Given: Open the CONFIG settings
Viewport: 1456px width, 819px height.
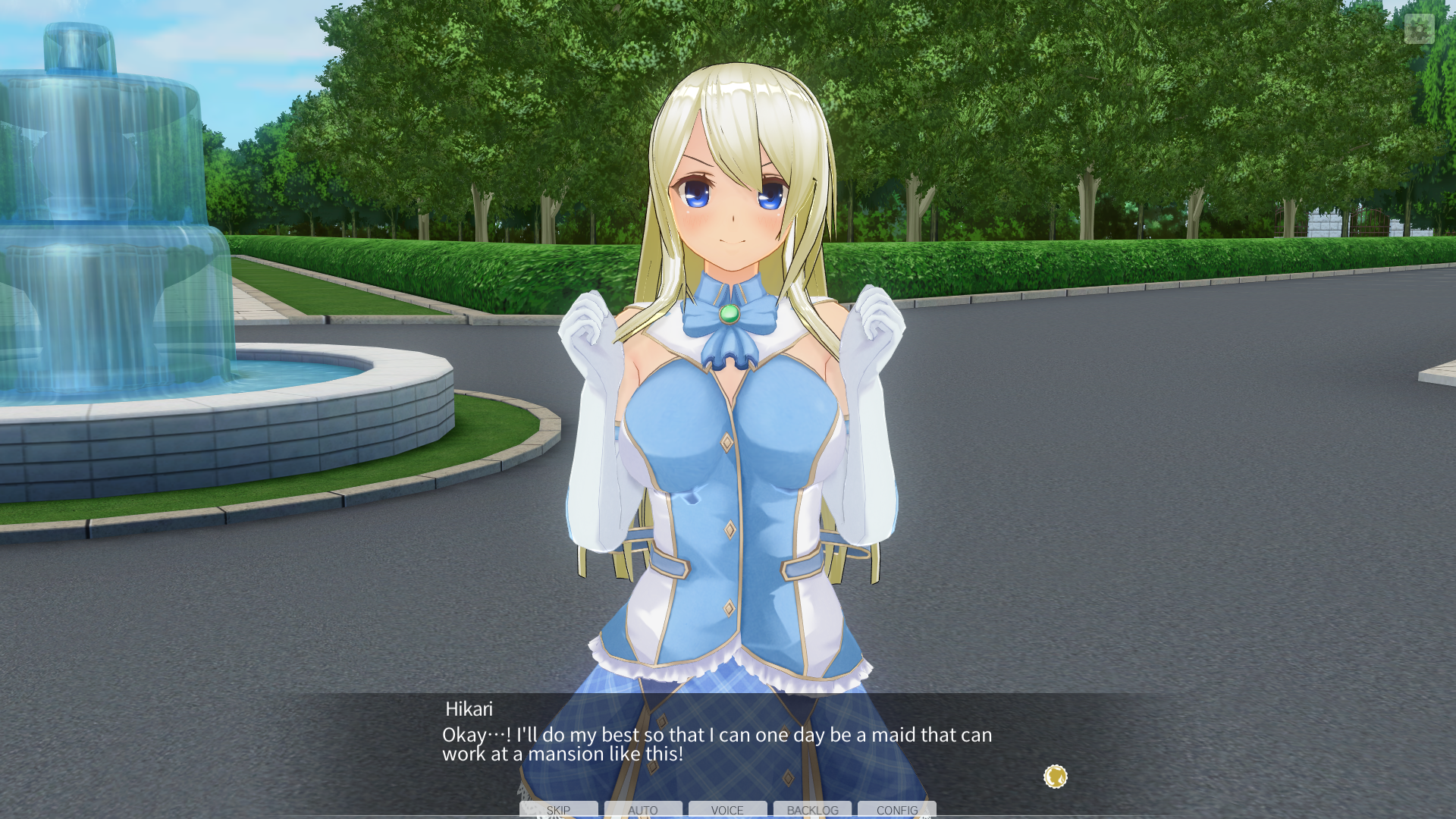Looking at the screenshot, I should [x=897, y=809].
